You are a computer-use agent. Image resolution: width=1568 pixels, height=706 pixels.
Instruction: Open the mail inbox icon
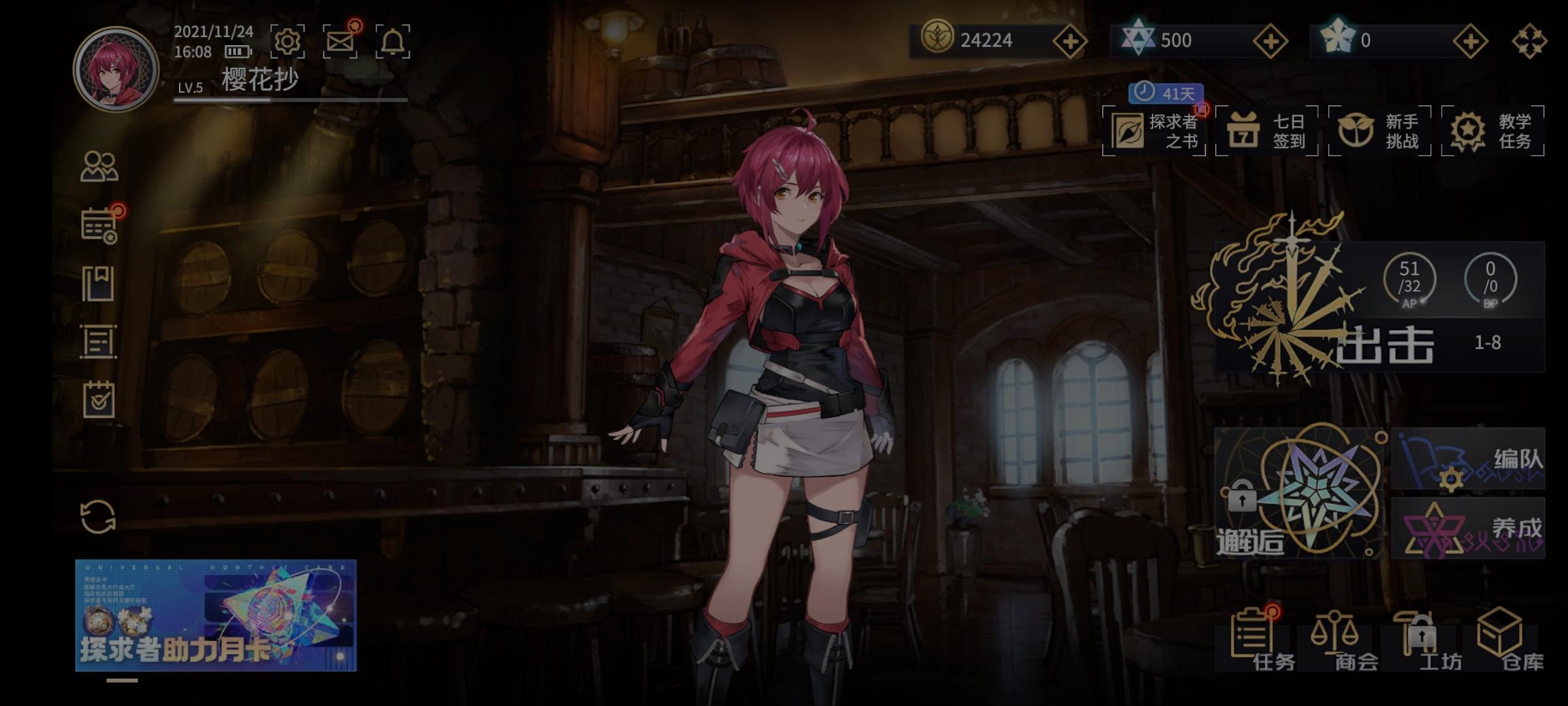341,41
